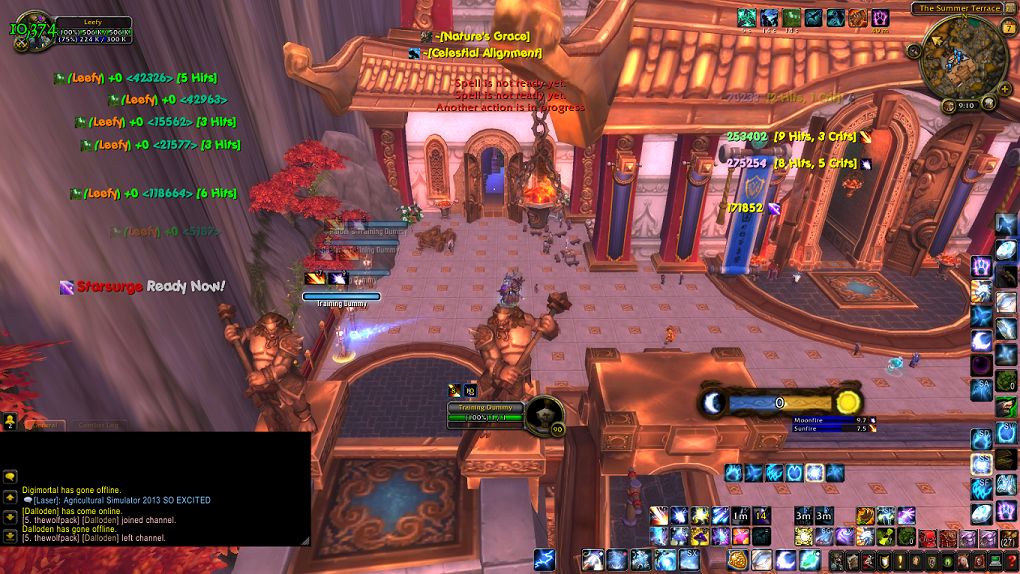Open the social friends button above chat

pos(10,421)
